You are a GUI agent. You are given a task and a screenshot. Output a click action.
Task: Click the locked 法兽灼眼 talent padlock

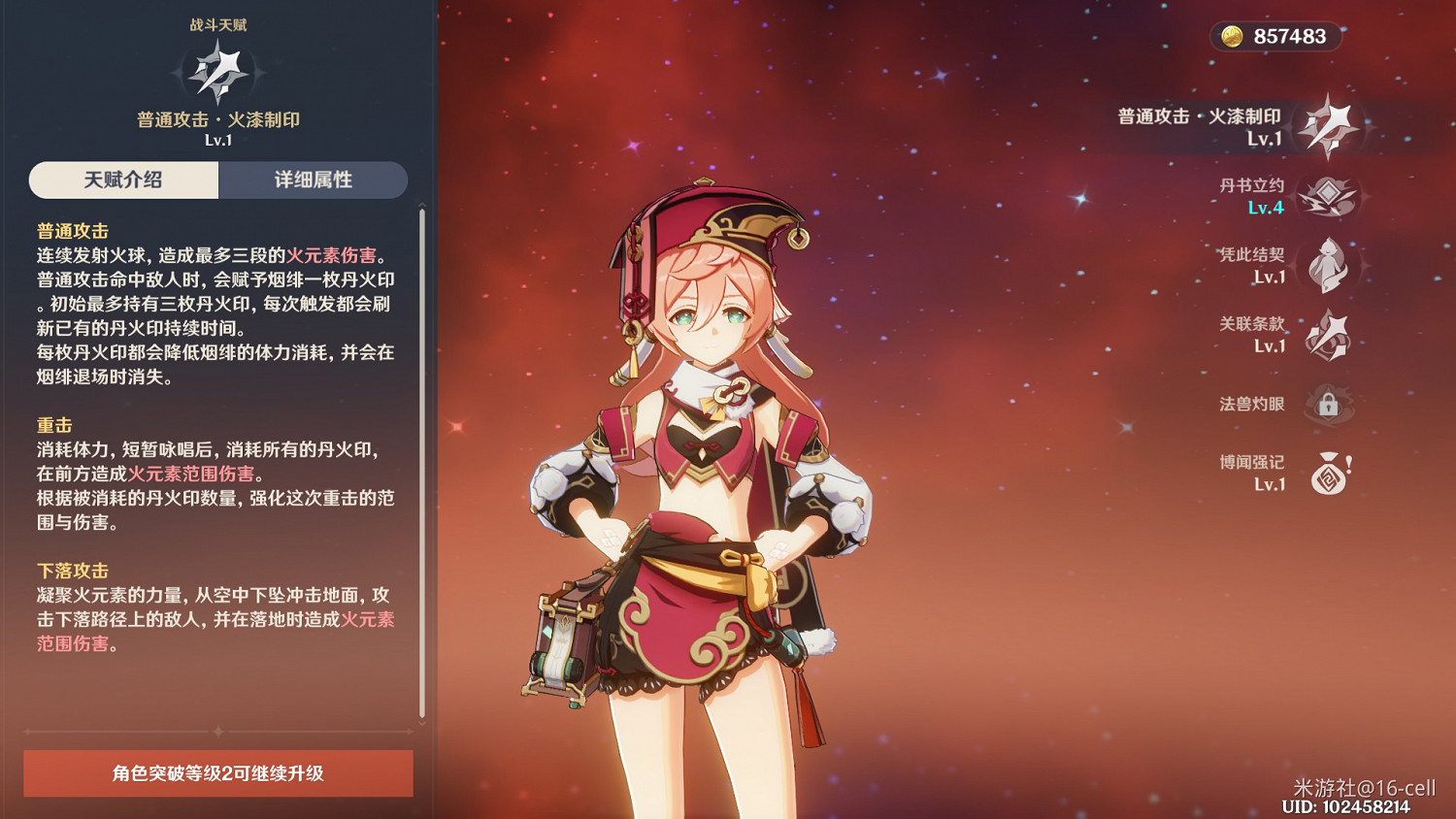click(1330, 404)
